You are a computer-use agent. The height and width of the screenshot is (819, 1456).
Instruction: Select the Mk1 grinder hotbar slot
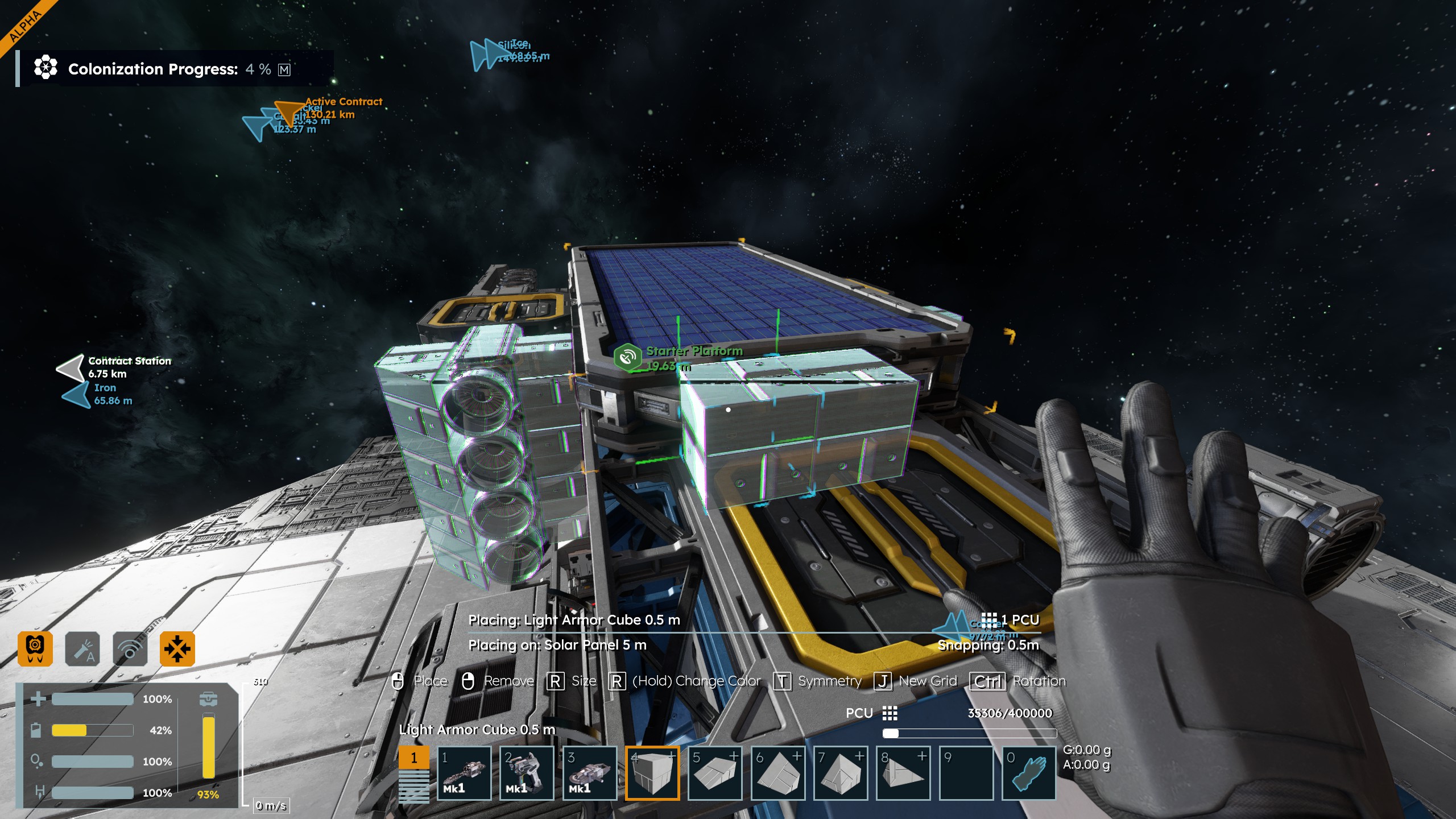[x=590, y=773]
